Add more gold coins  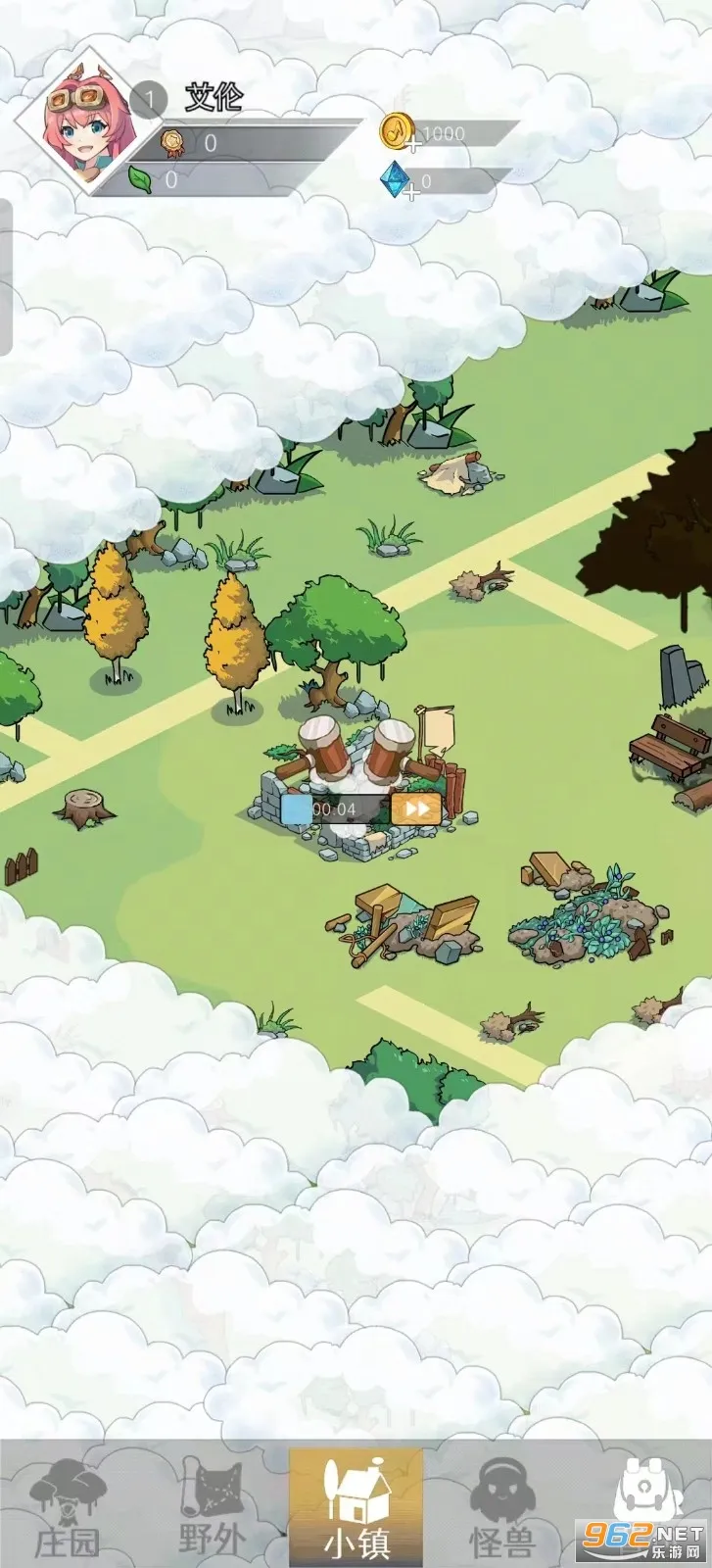point(411,145)
